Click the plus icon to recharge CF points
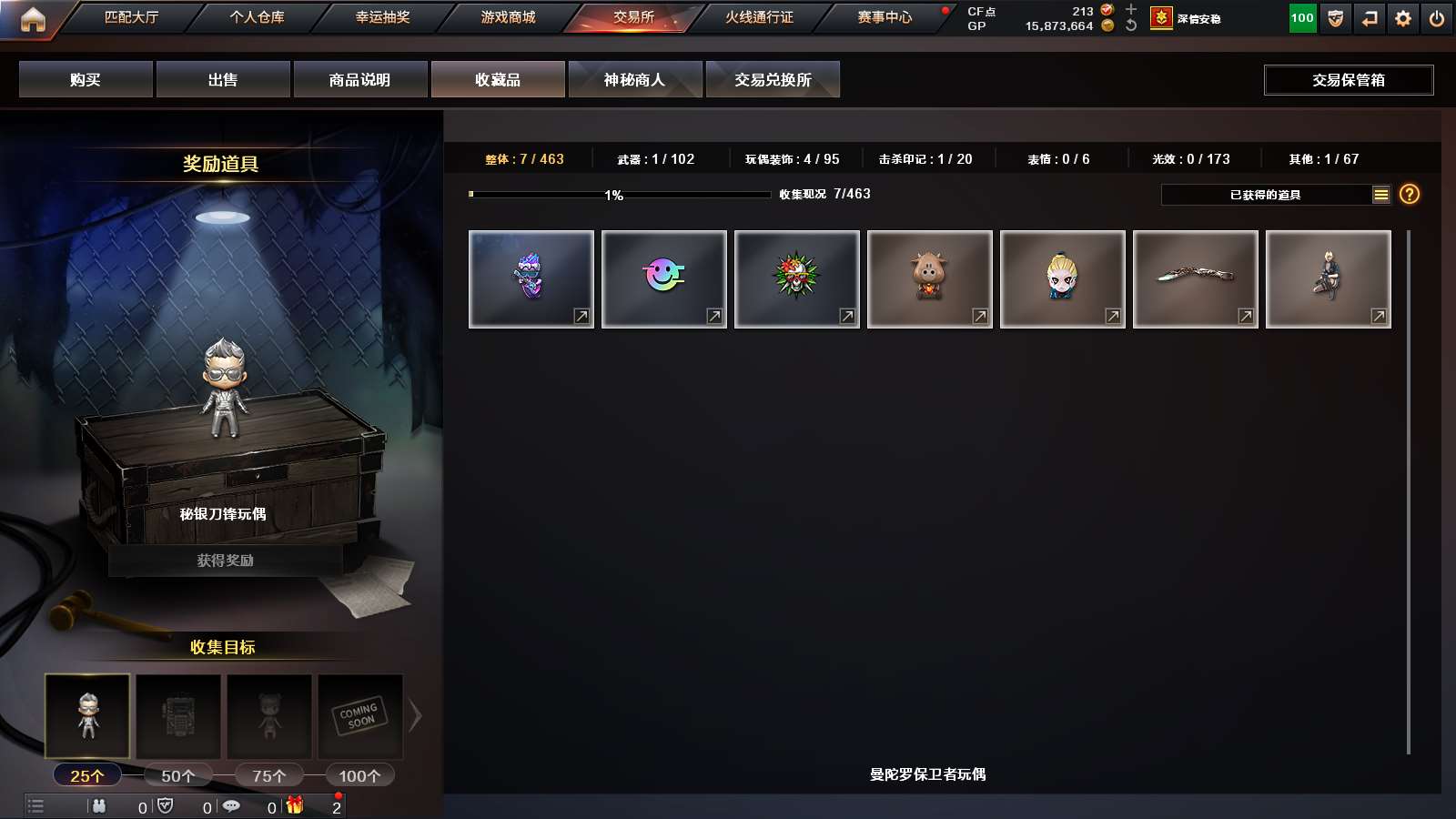The image size is (1456, 819). click(x=1130, y=10)
